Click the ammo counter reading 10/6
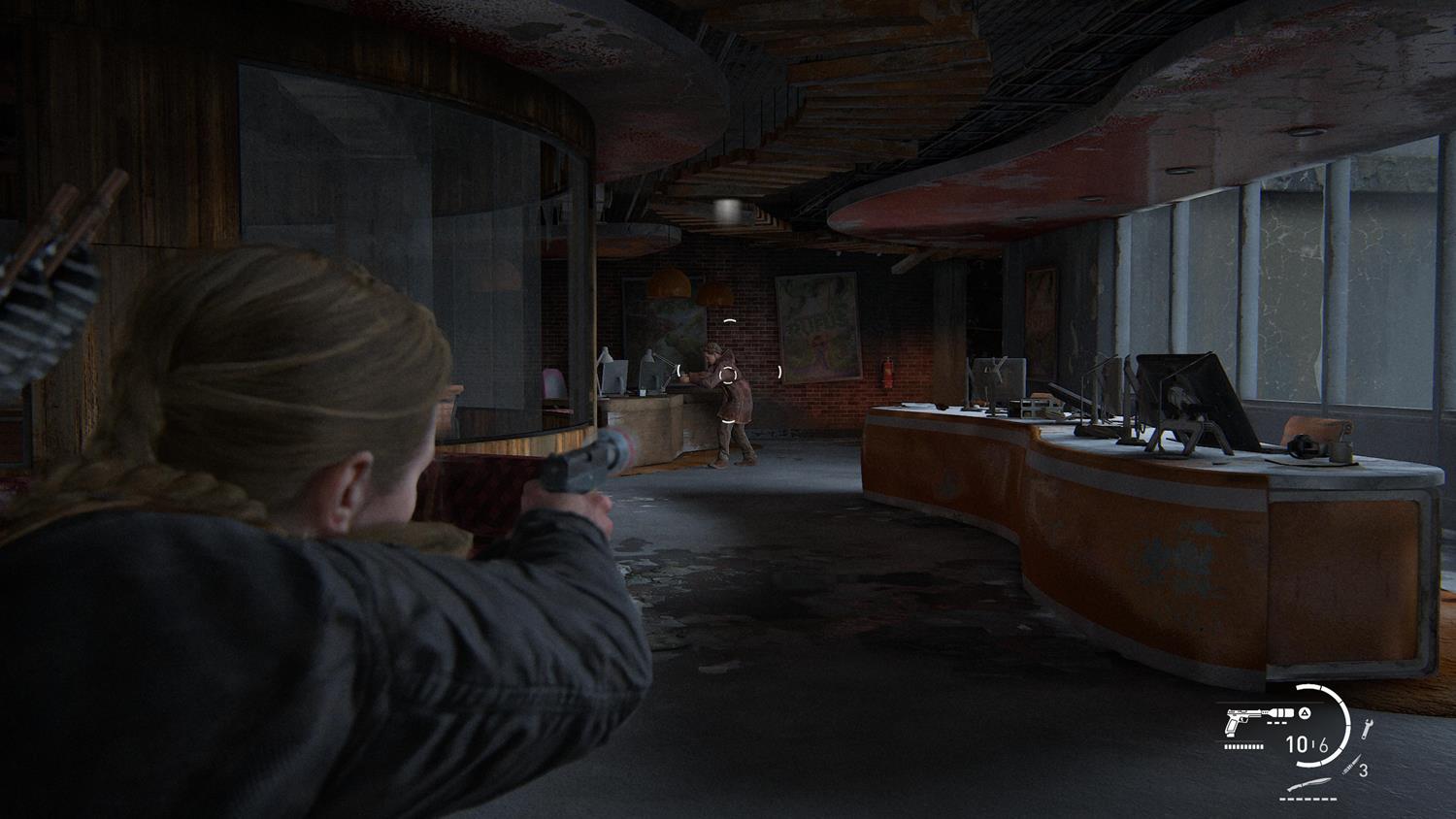Image resolution: width=1456 pixels, height=819 pixels. (x=1307, y=745)
